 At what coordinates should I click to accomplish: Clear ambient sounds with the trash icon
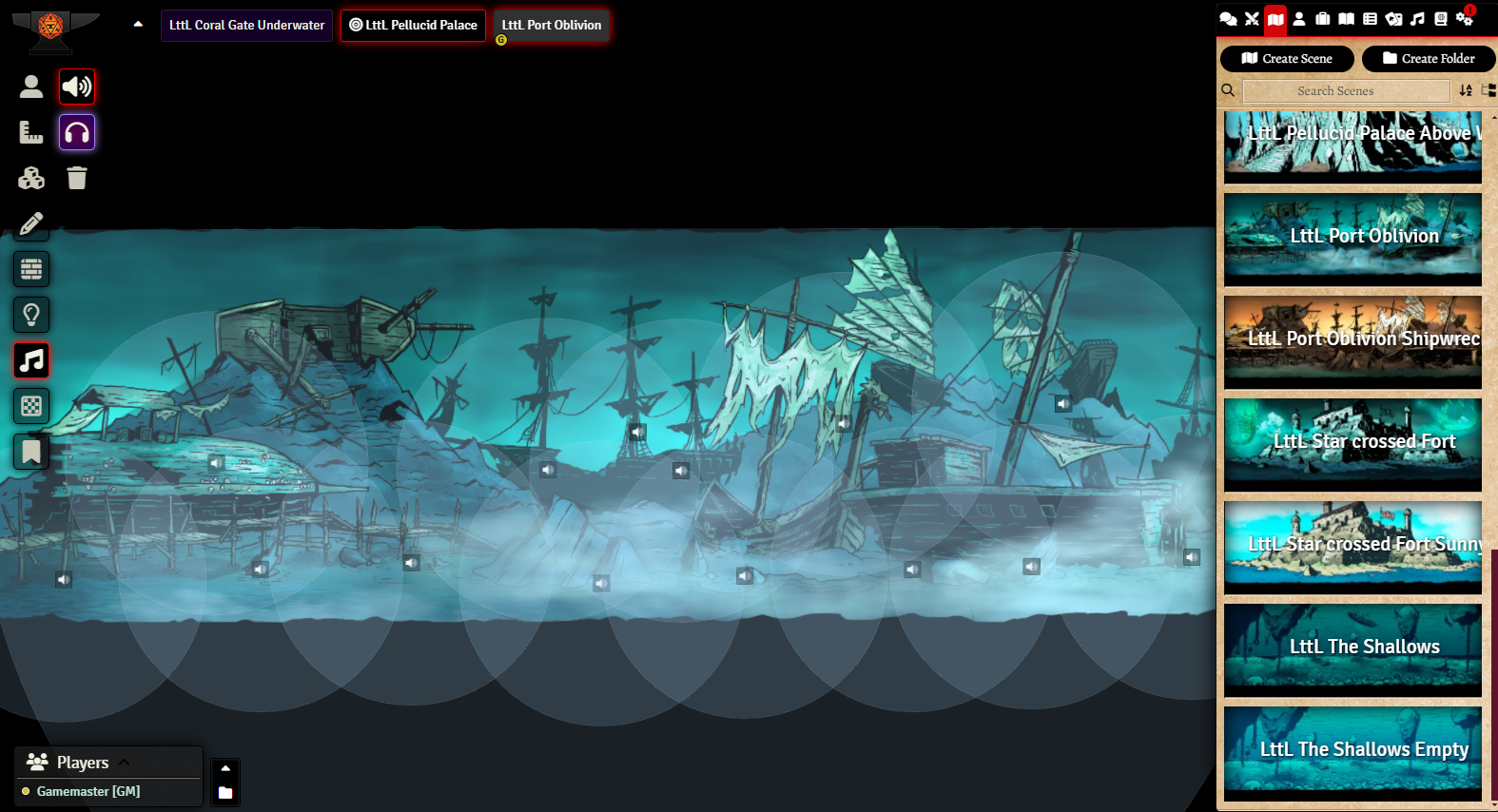[77, 178]
